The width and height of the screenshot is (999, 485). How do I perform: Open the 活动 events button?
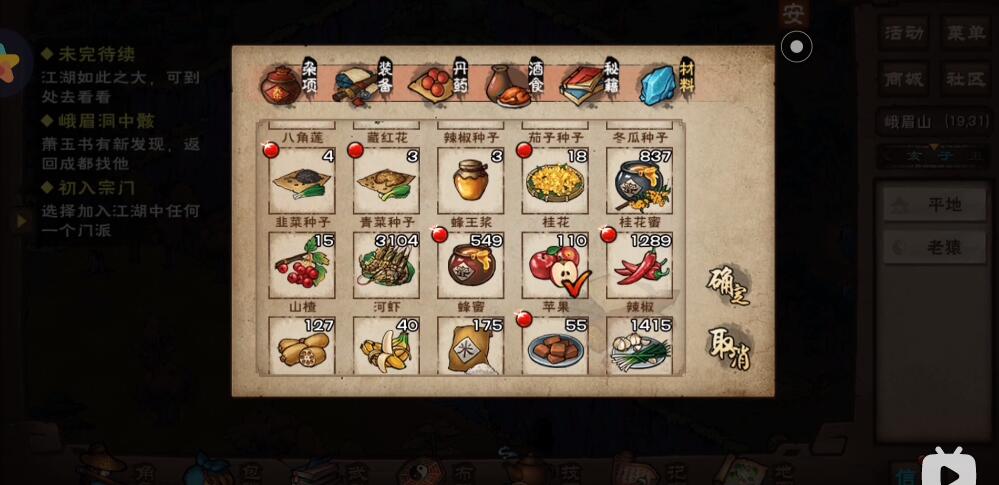[905, 32]
